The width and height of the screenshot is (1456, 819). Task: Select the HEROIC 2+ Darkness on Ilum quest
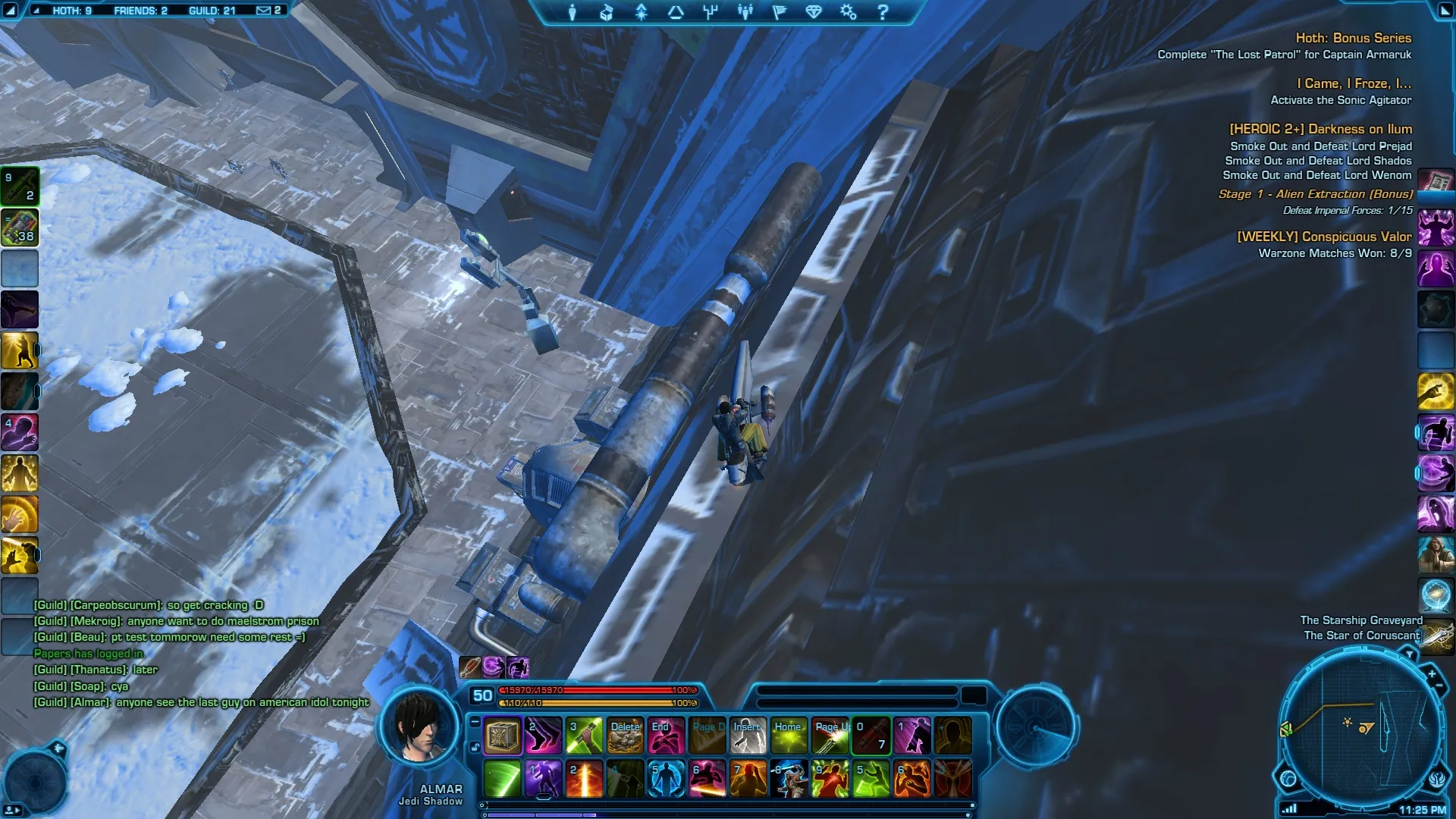pos(1320,130)
